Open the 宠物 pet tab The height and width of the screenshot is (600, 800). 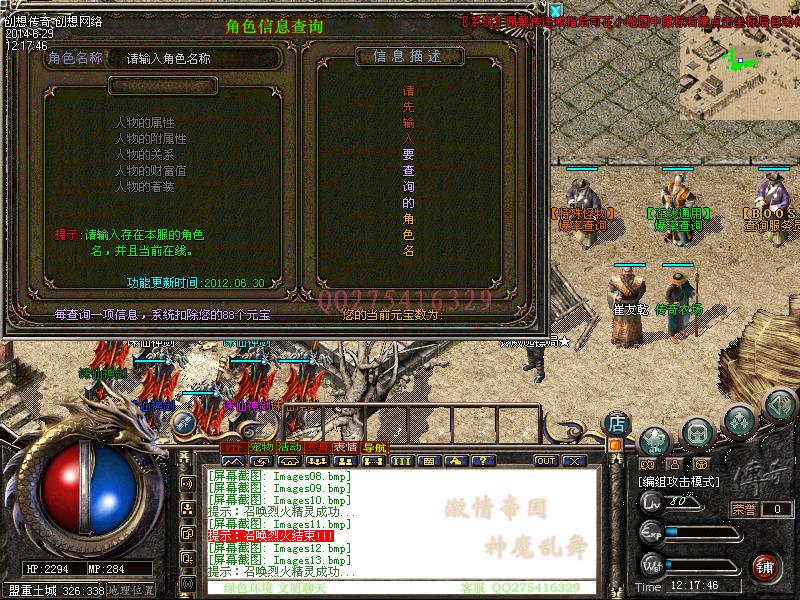tap(261, 446)
